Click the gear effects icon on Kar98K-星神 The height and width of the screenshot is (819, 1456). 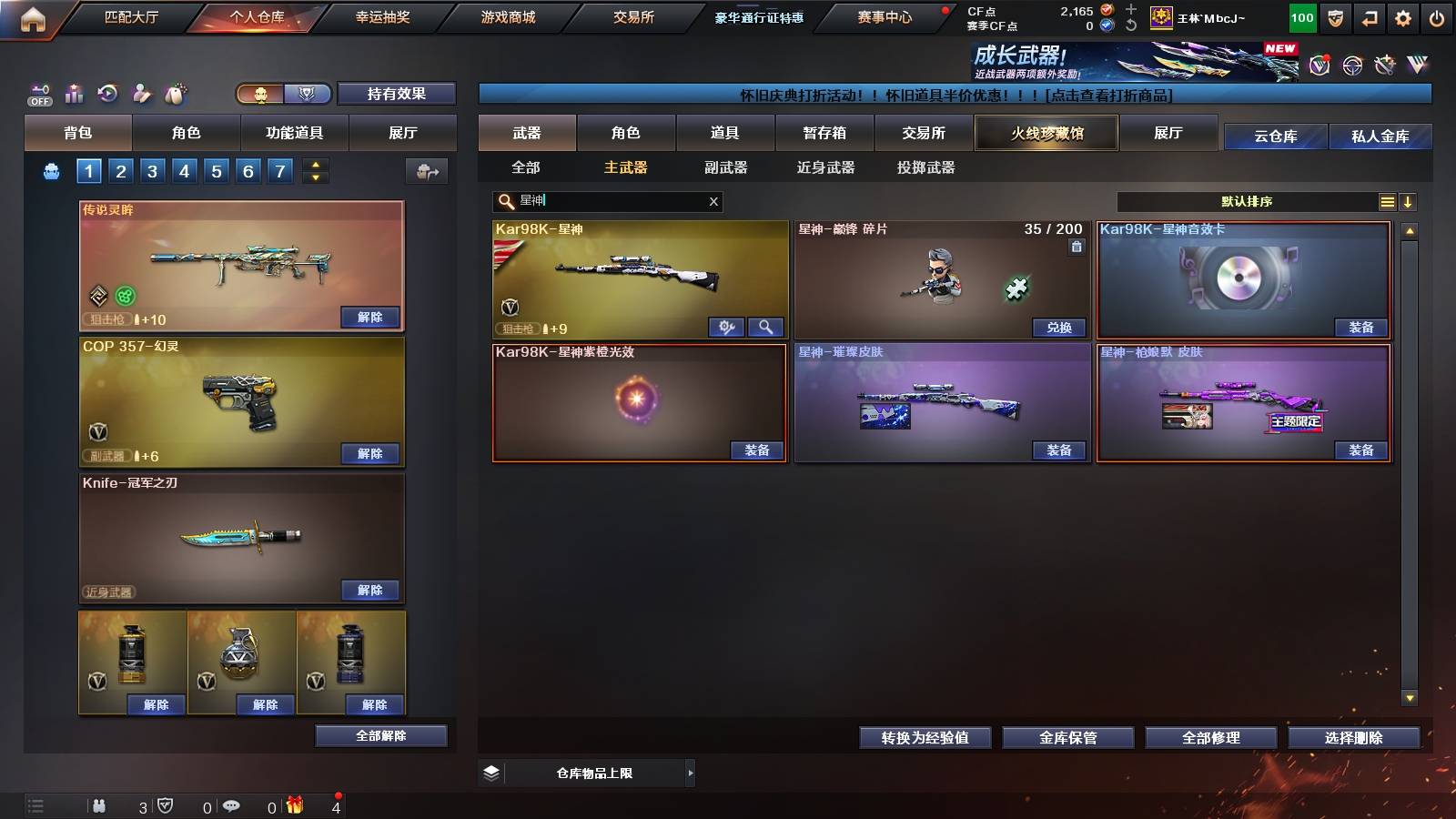click(x=725, y=325)
